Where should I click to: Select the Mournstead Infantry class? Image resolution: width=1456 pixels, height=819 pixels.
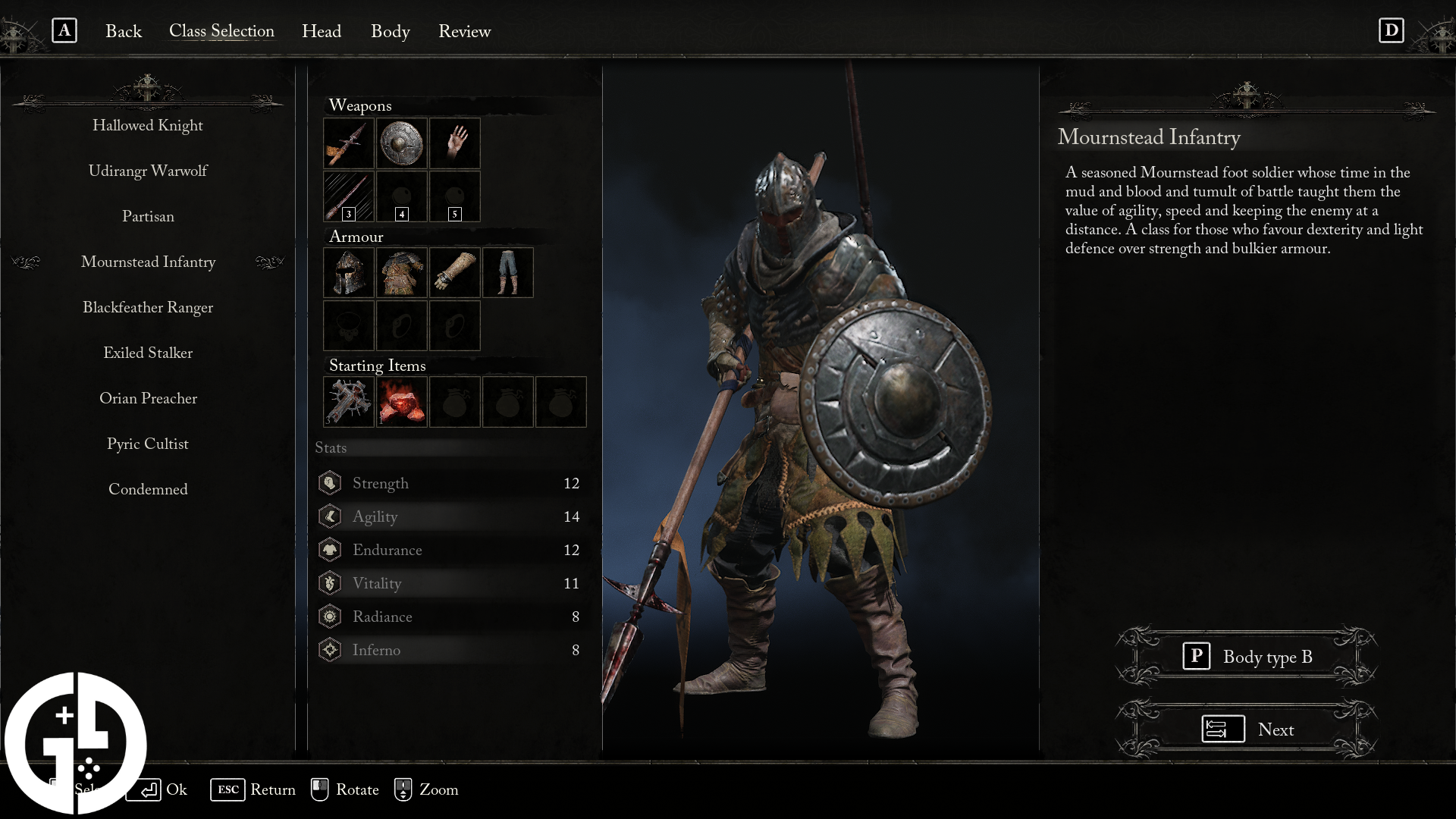pos(148,262)
